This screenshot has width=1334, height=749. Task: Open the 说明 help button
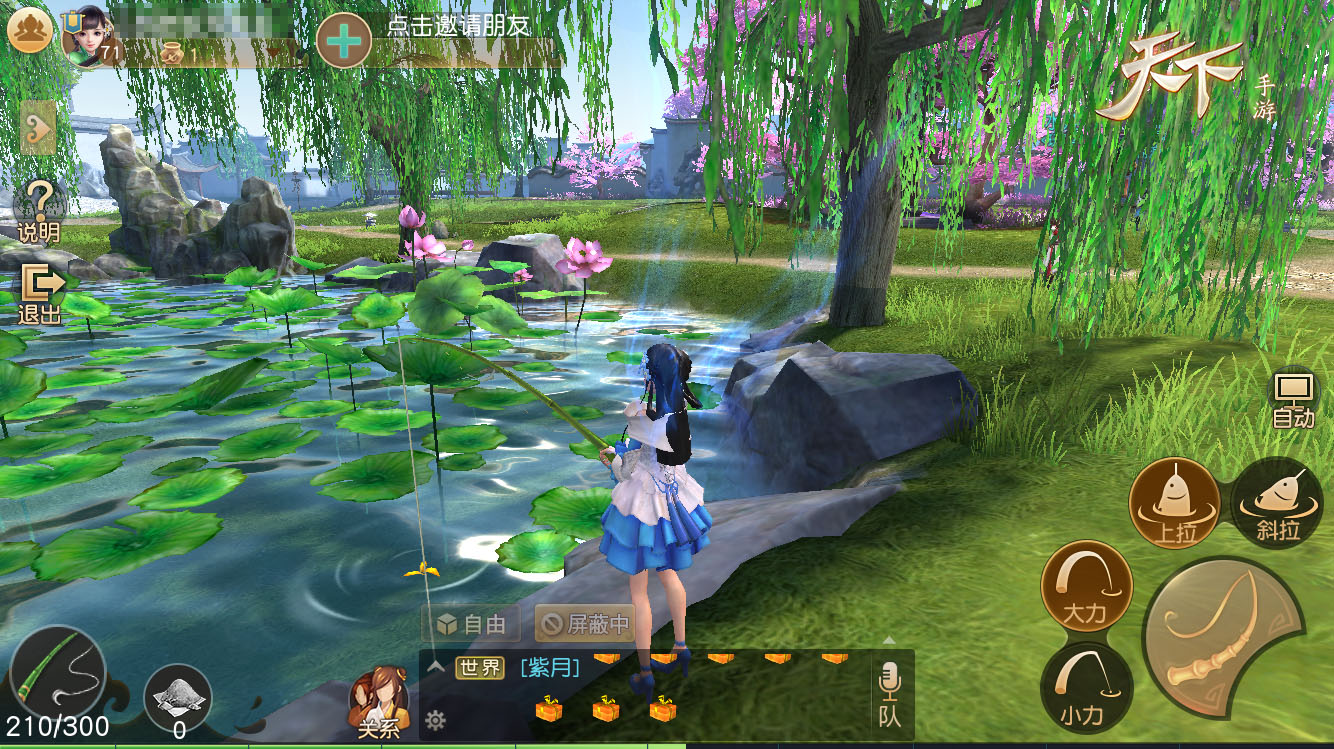point(40,210)
